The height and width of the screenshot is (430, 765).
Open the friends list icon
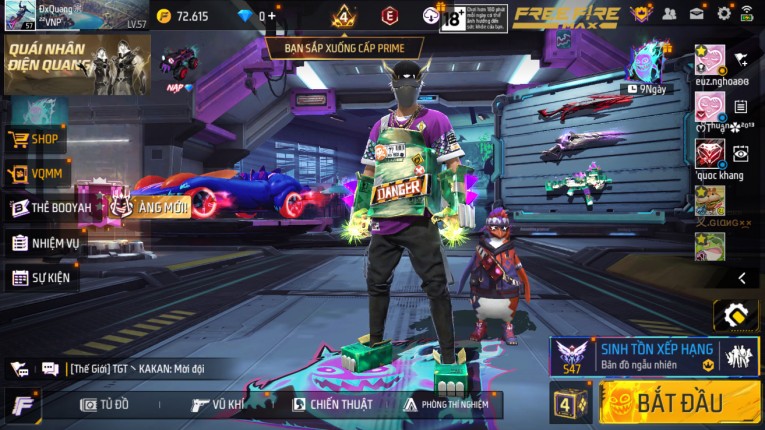[x=670, y=14]
